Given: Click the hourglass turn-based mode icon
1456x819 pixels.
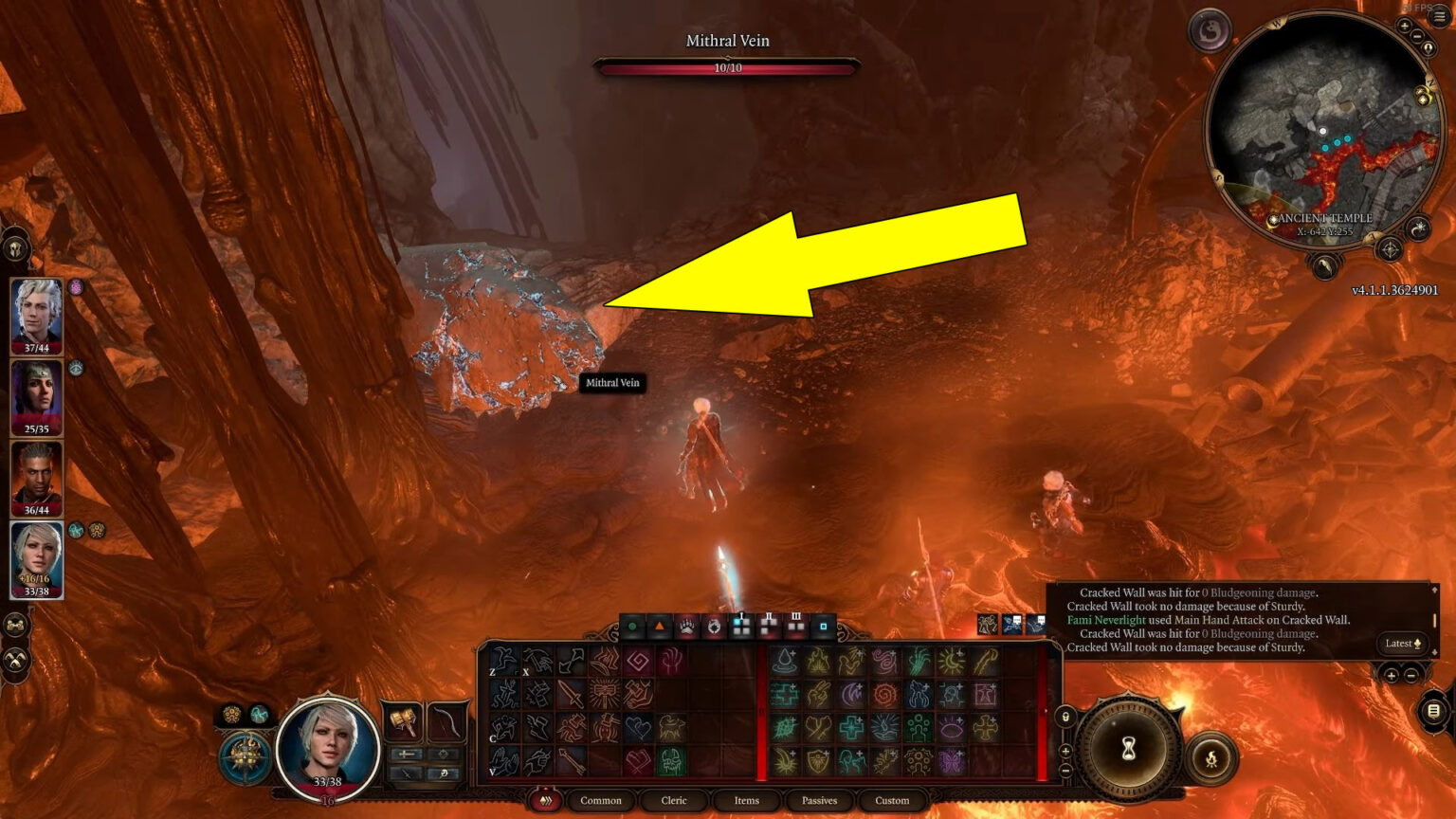Looking at the screenshot, I should pyautogui.click(x=1128, y=747).
